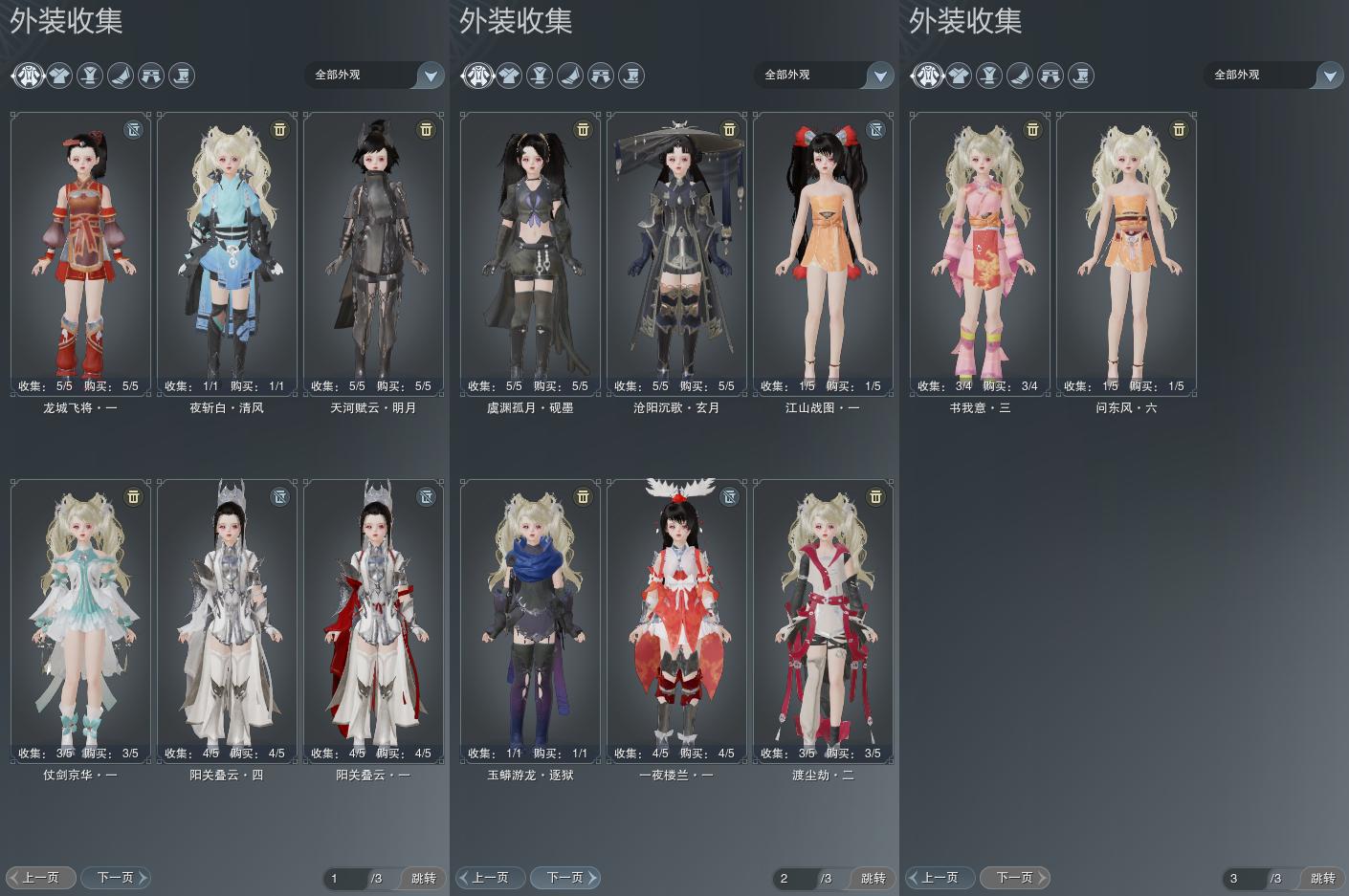Click the trash icon on 夜斩白·清风 card
Image resolution: width=1349 pixels, height=896 pixels.
[279, 129]
